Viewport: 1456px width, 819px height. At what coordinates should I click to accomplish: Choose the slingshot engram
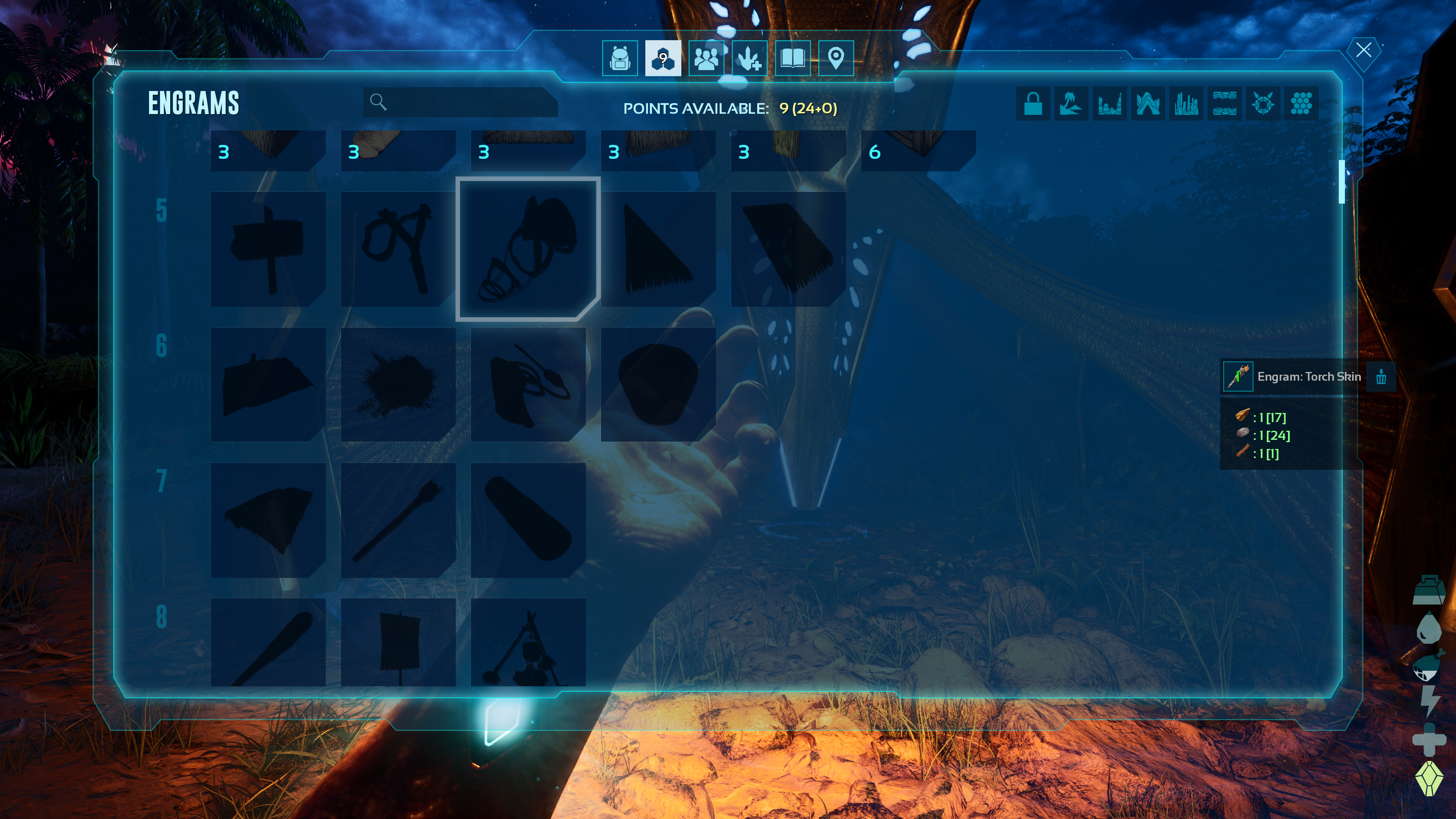click(398, 249)
